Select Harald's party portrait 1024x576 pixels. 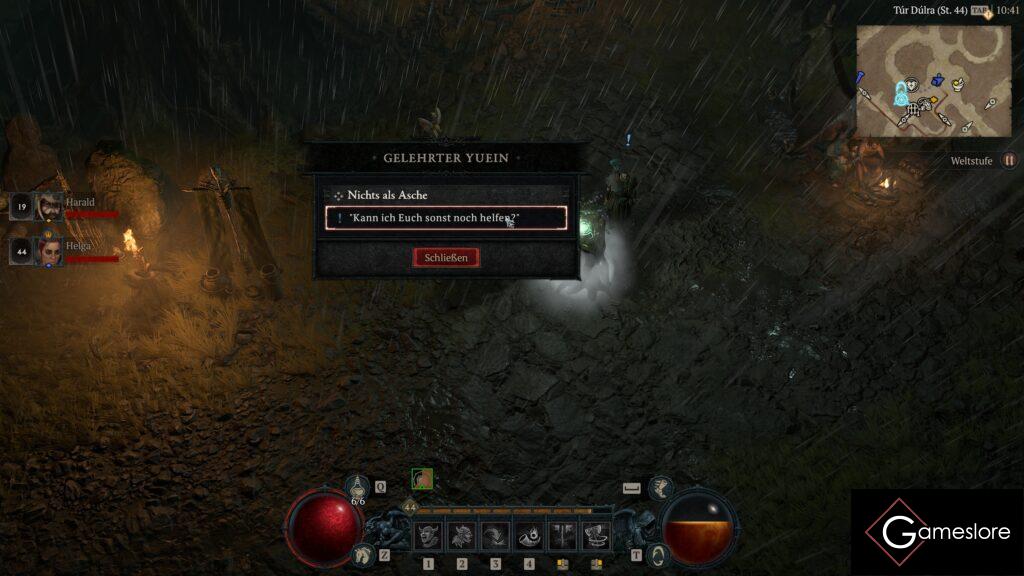[49, 207]
